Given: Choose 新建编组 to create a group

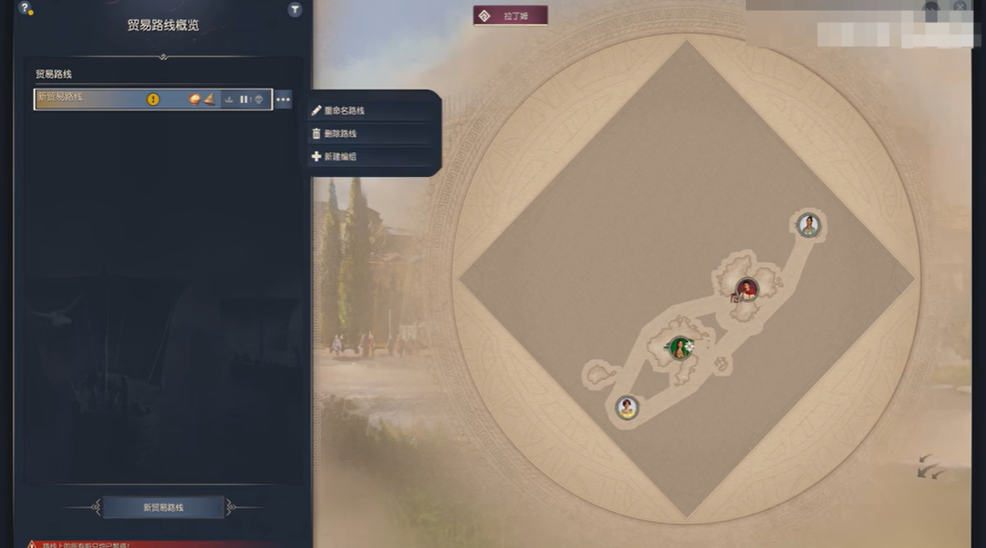Looking at the screenshot, I should 341,156.
